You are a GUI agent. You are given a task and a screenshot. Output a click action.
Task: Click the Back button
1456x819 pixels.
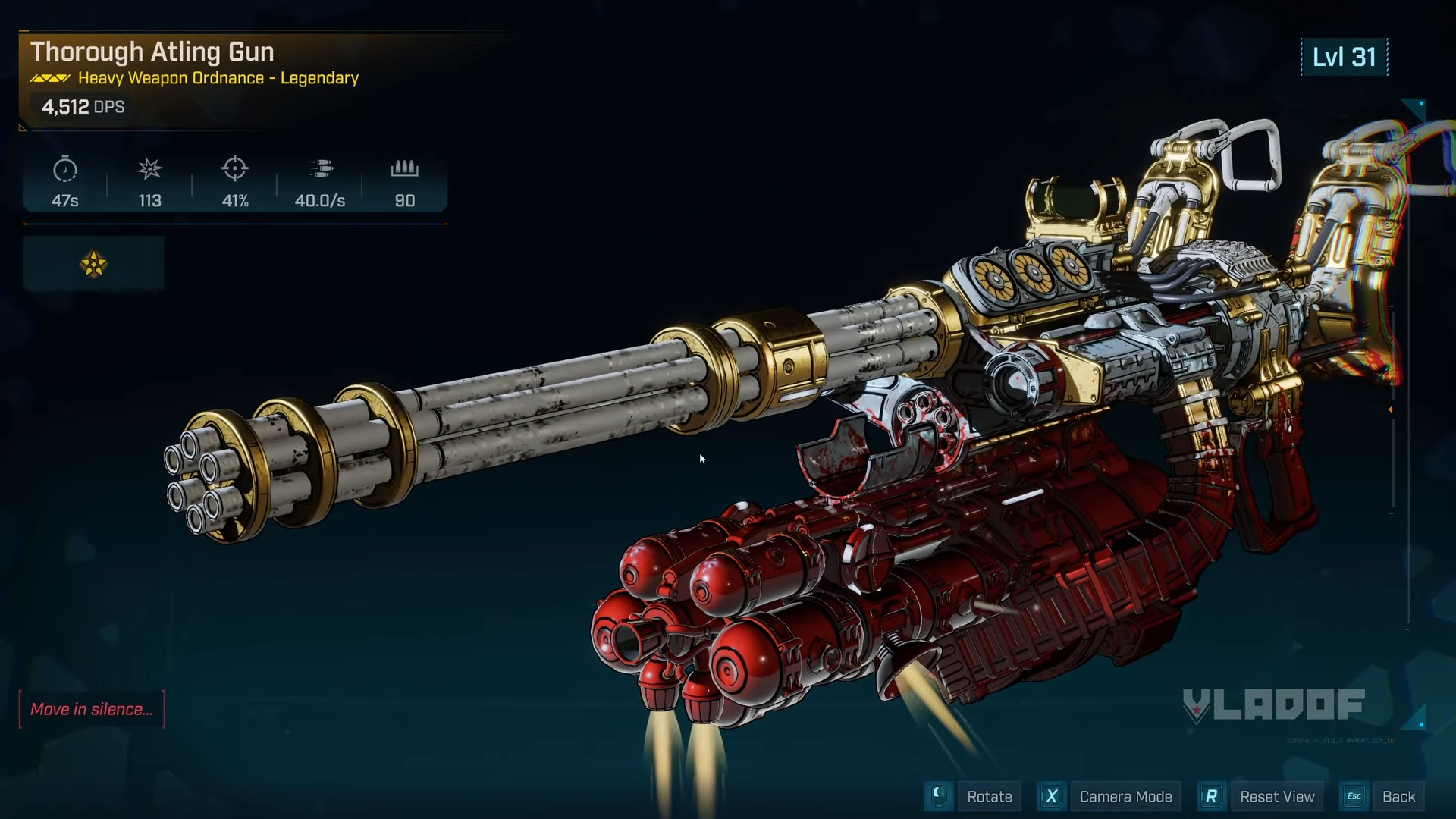(1398, 796)
